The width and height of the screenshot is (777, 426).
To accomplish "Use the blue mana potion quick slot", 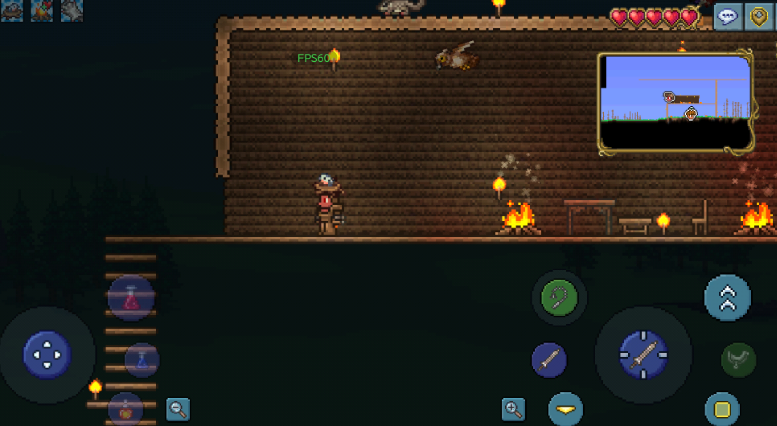I will (x=142, y=360).
